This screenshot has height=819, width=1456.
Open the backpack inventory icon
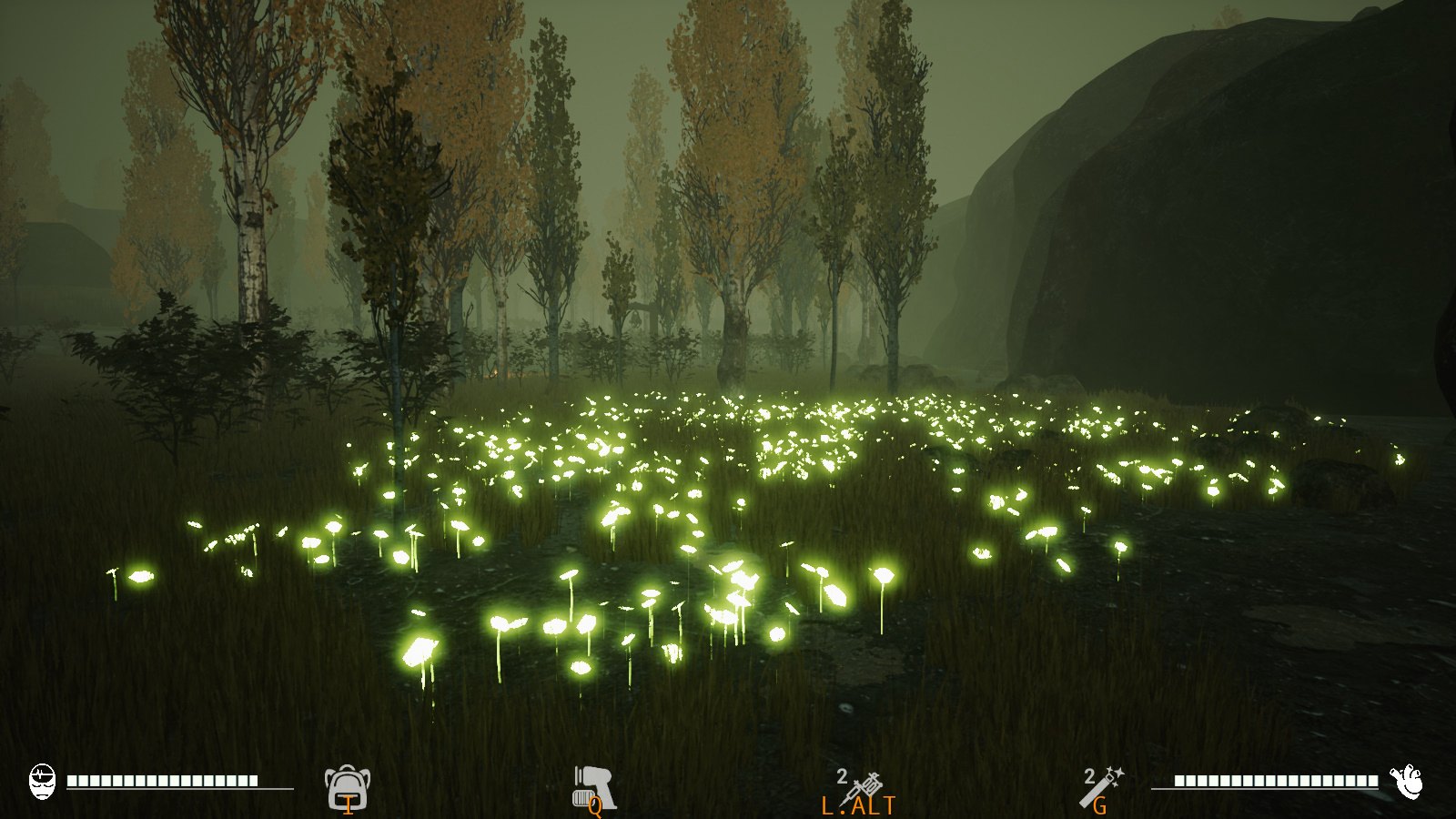click(x=347, y=786)
